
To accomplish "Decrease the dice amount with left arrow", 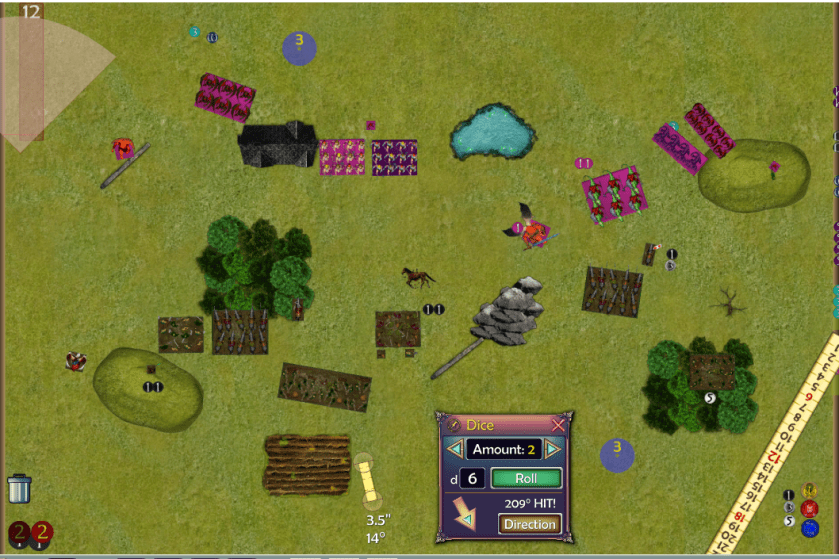I will pos(454,450).
